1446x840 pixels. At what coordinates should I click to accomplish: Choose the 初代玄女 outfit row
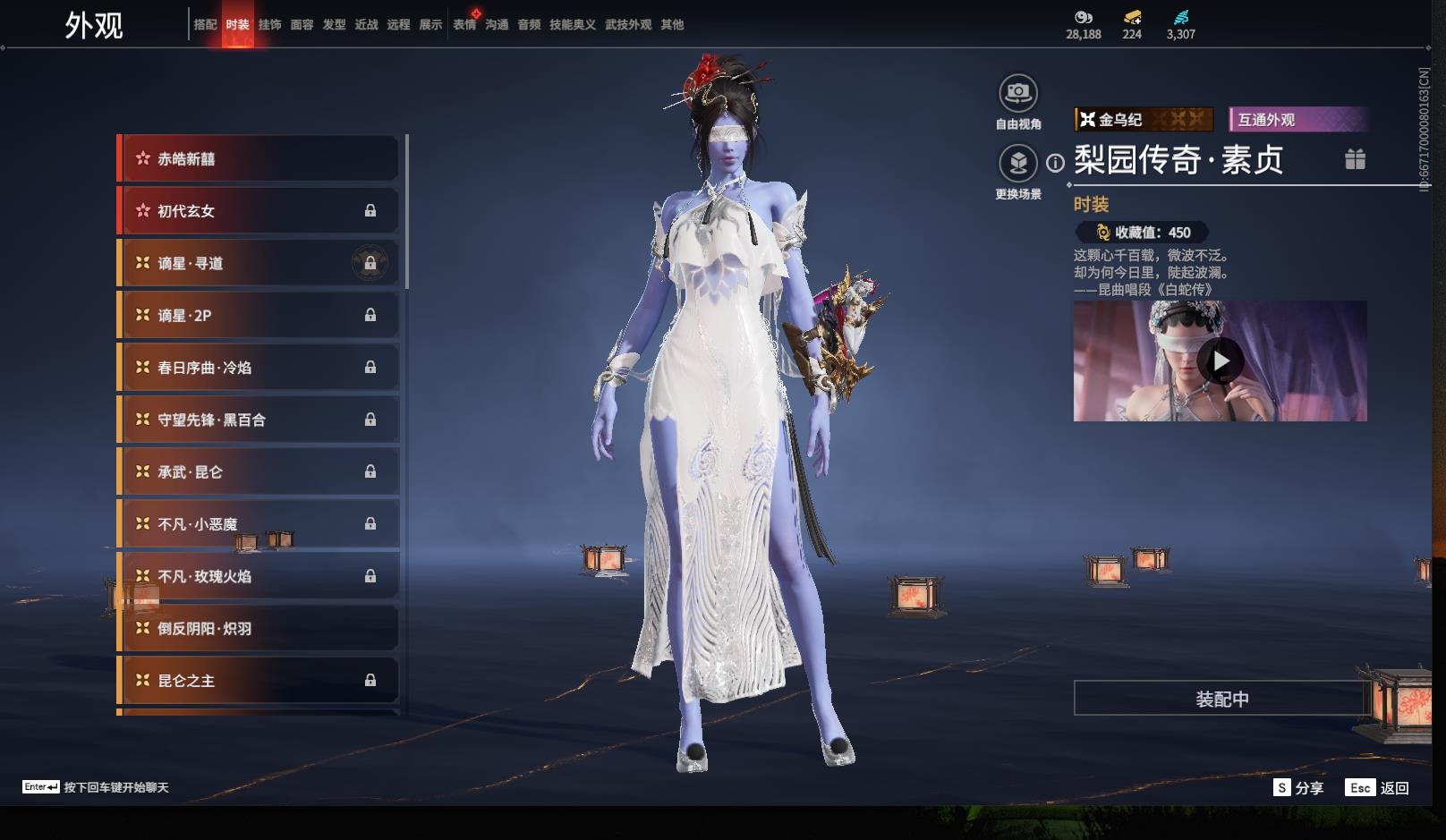pos(259,211)
